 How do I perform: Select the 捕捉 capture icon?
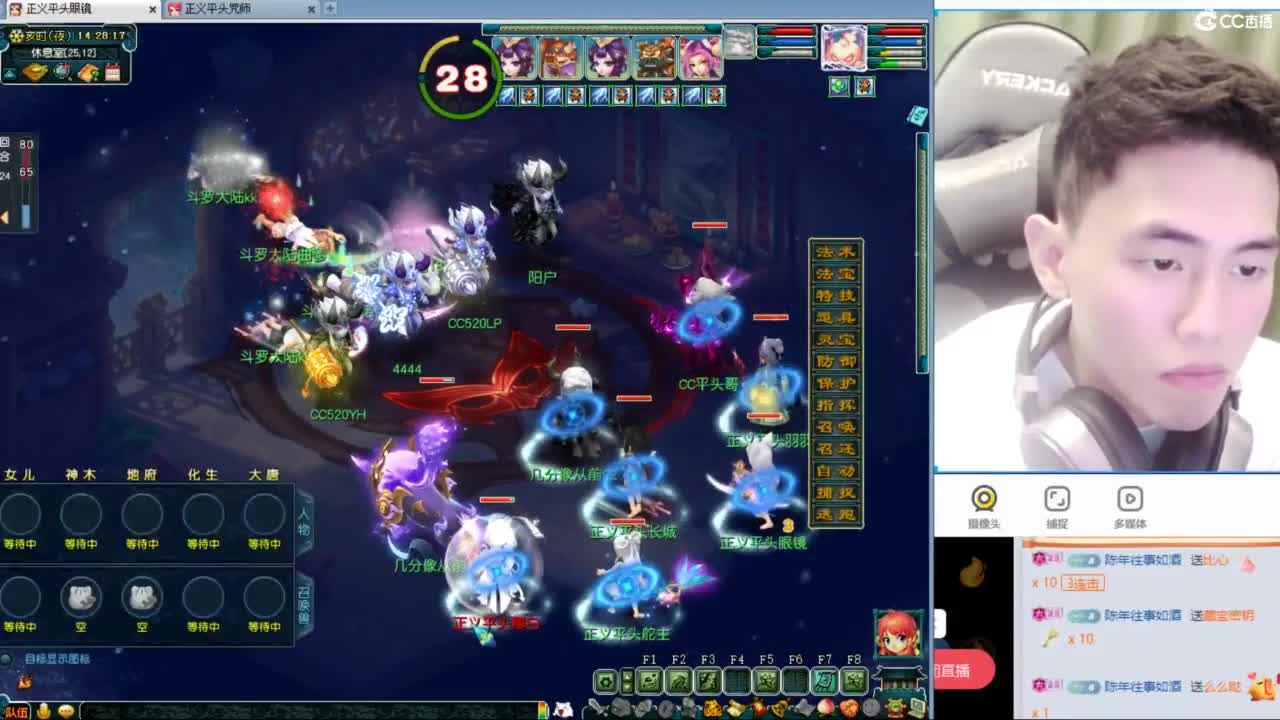[x=1058, y=500]
